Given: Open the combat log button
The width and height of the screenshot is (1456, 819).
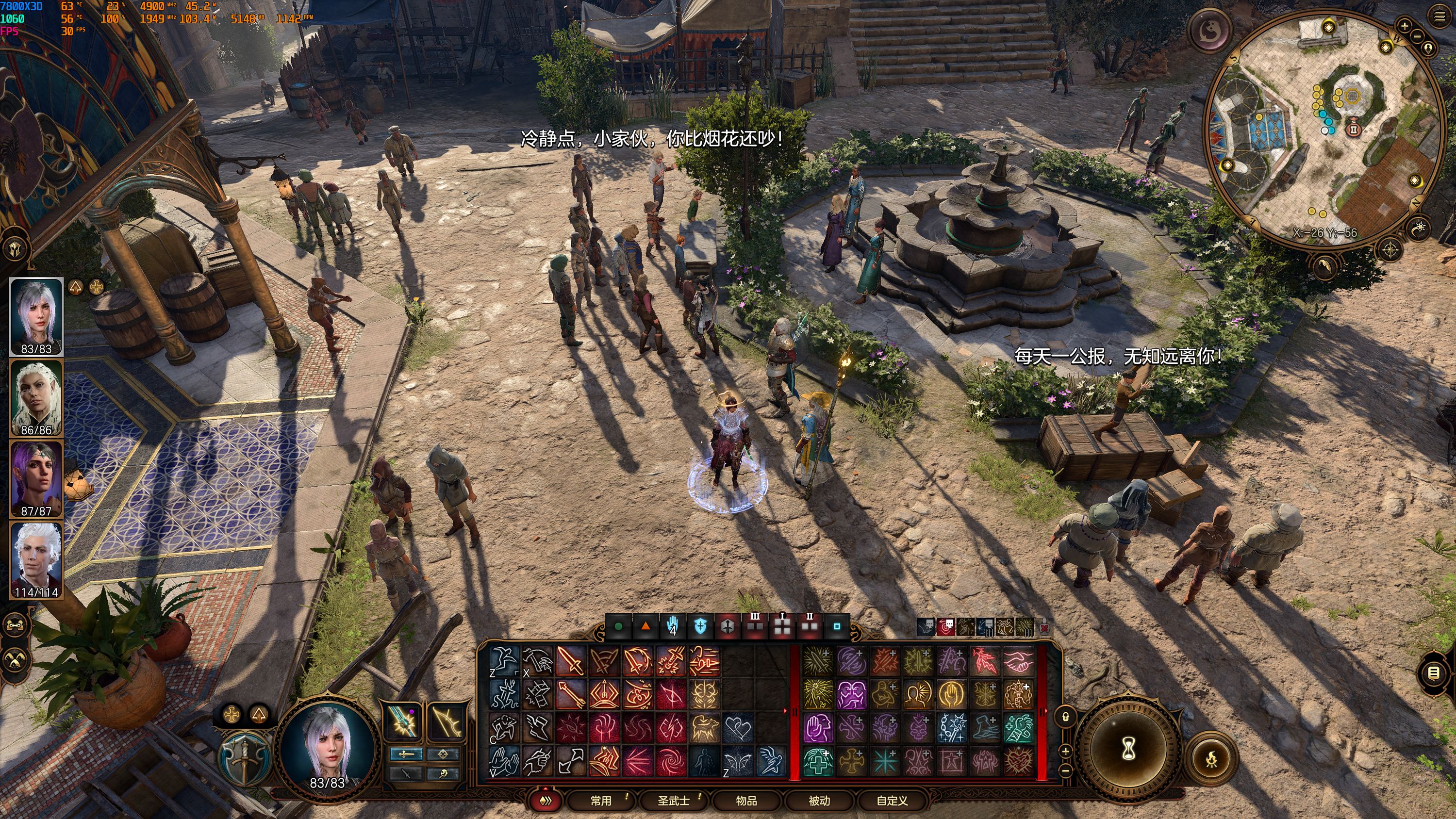Looking at the screenshot, I should click(1433, 672).
